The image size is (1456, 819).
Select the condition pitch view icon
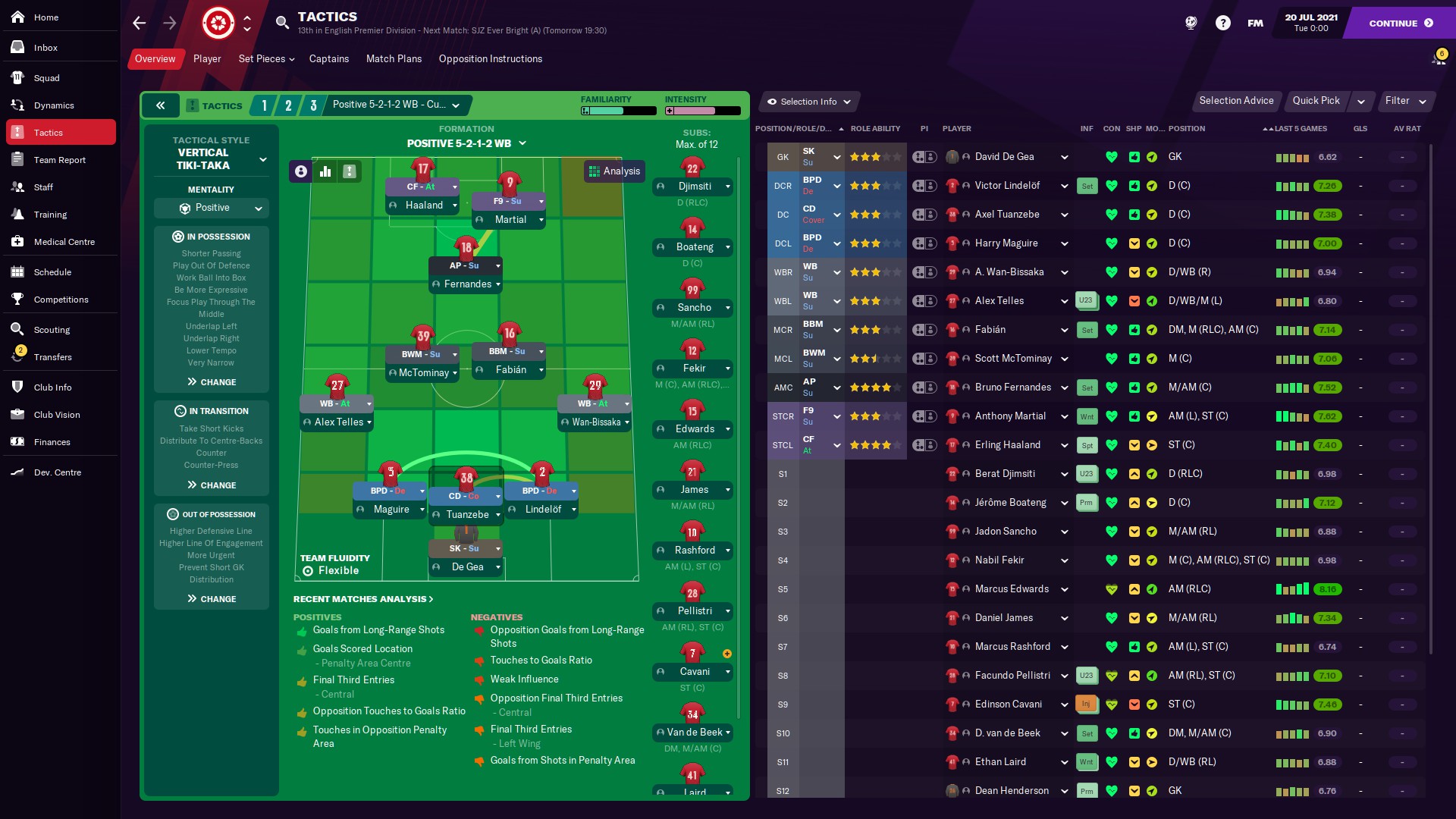point(349,171)
